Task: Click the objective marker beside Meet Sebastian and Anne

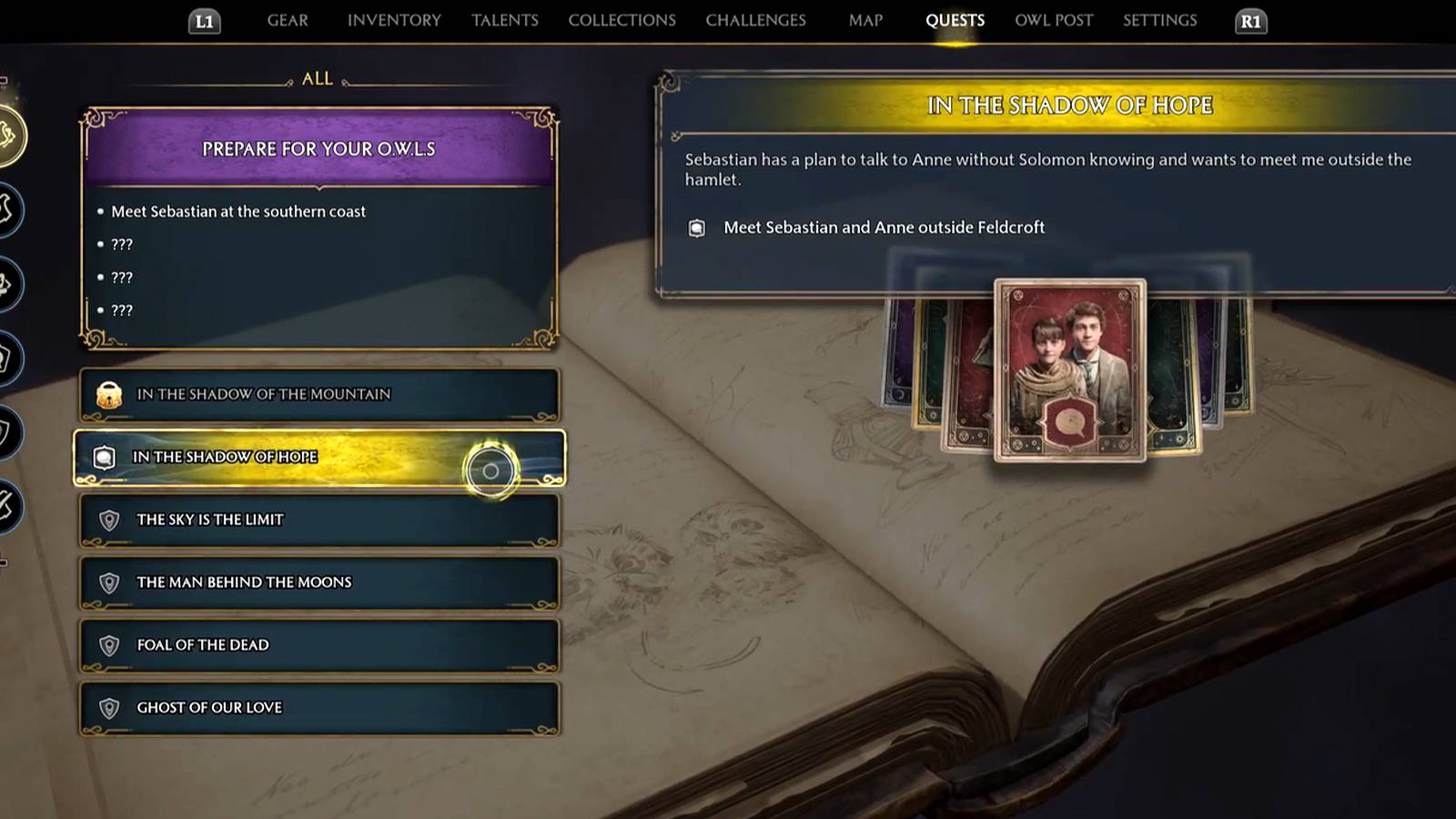Action: [697, 227]
